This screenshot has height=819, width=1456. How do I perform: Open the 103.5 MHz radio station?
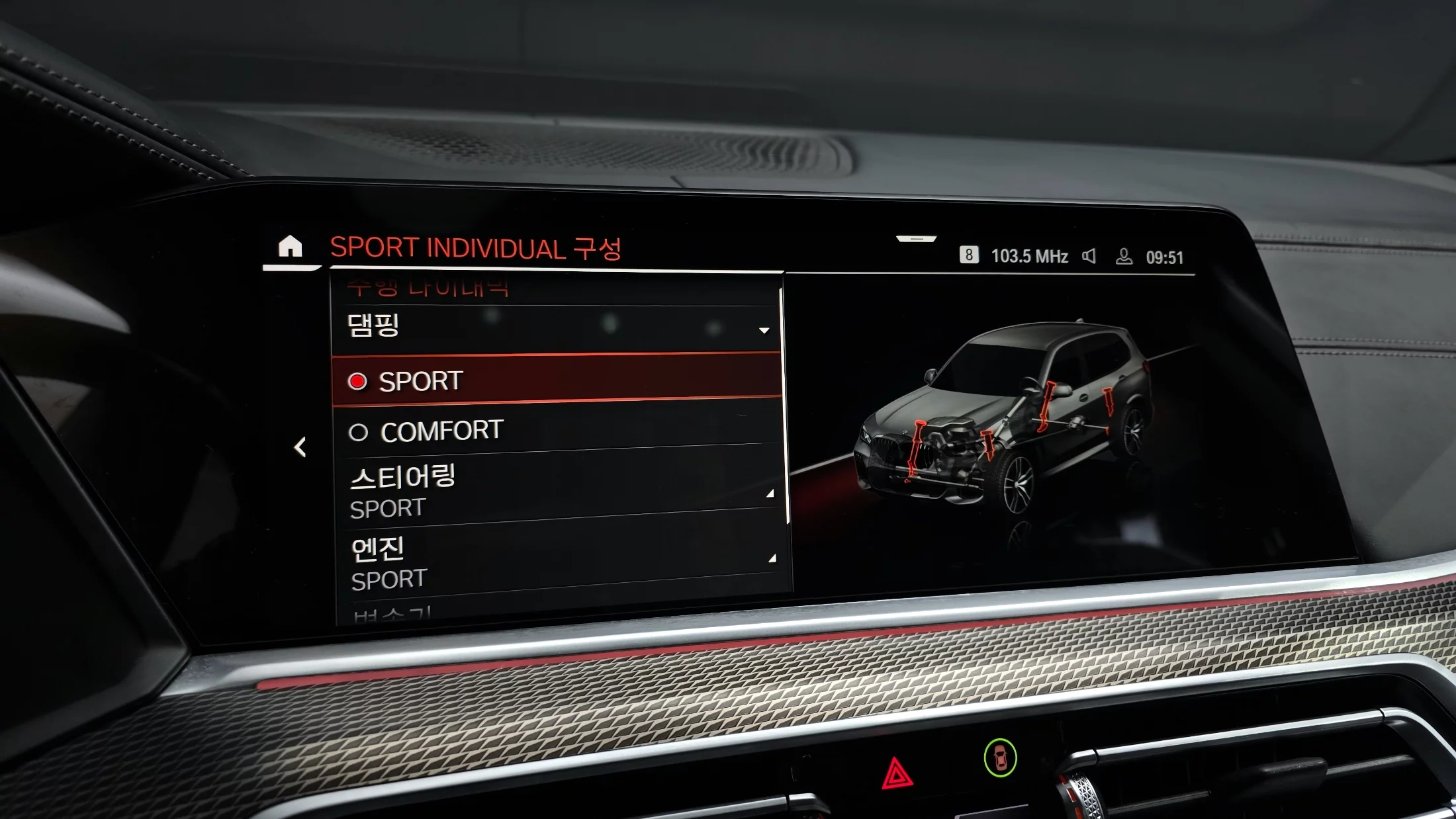(1028, 256)
